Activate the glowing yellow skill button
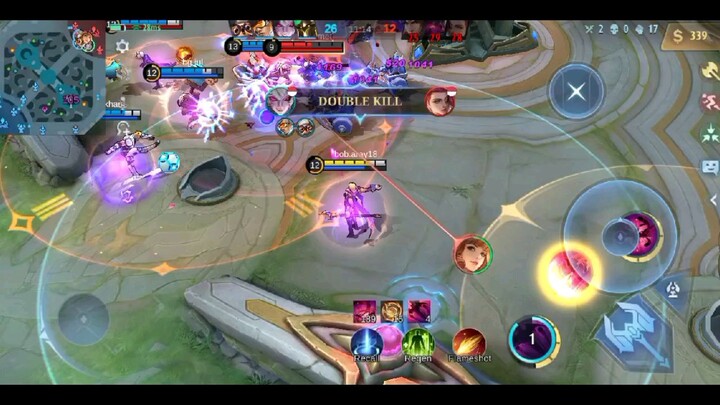 click(570, 274)
